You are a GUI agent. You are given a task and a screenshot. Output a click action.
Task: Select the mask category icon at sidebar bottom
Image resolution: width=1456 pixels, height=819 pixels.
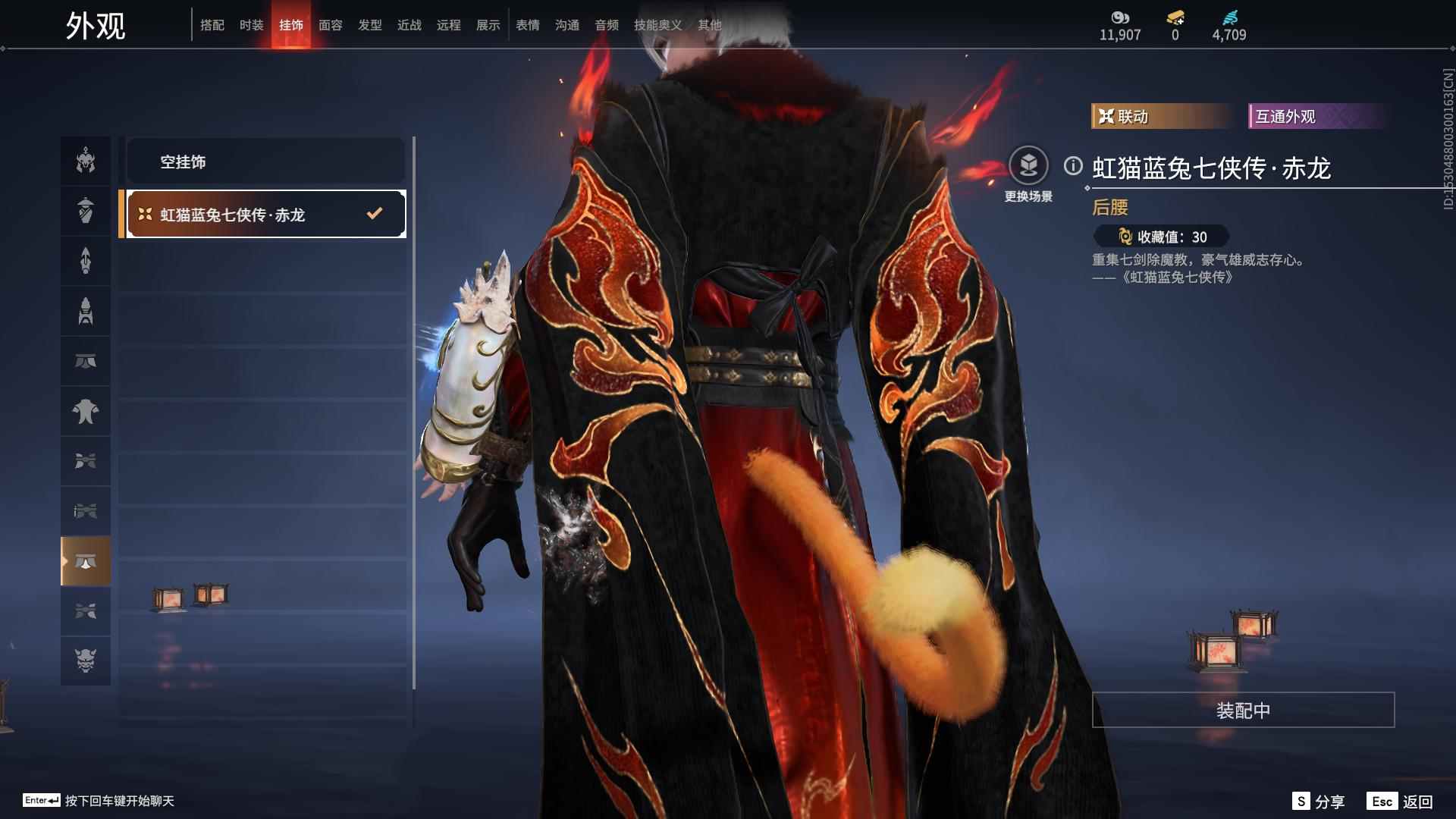pos(86,661)
